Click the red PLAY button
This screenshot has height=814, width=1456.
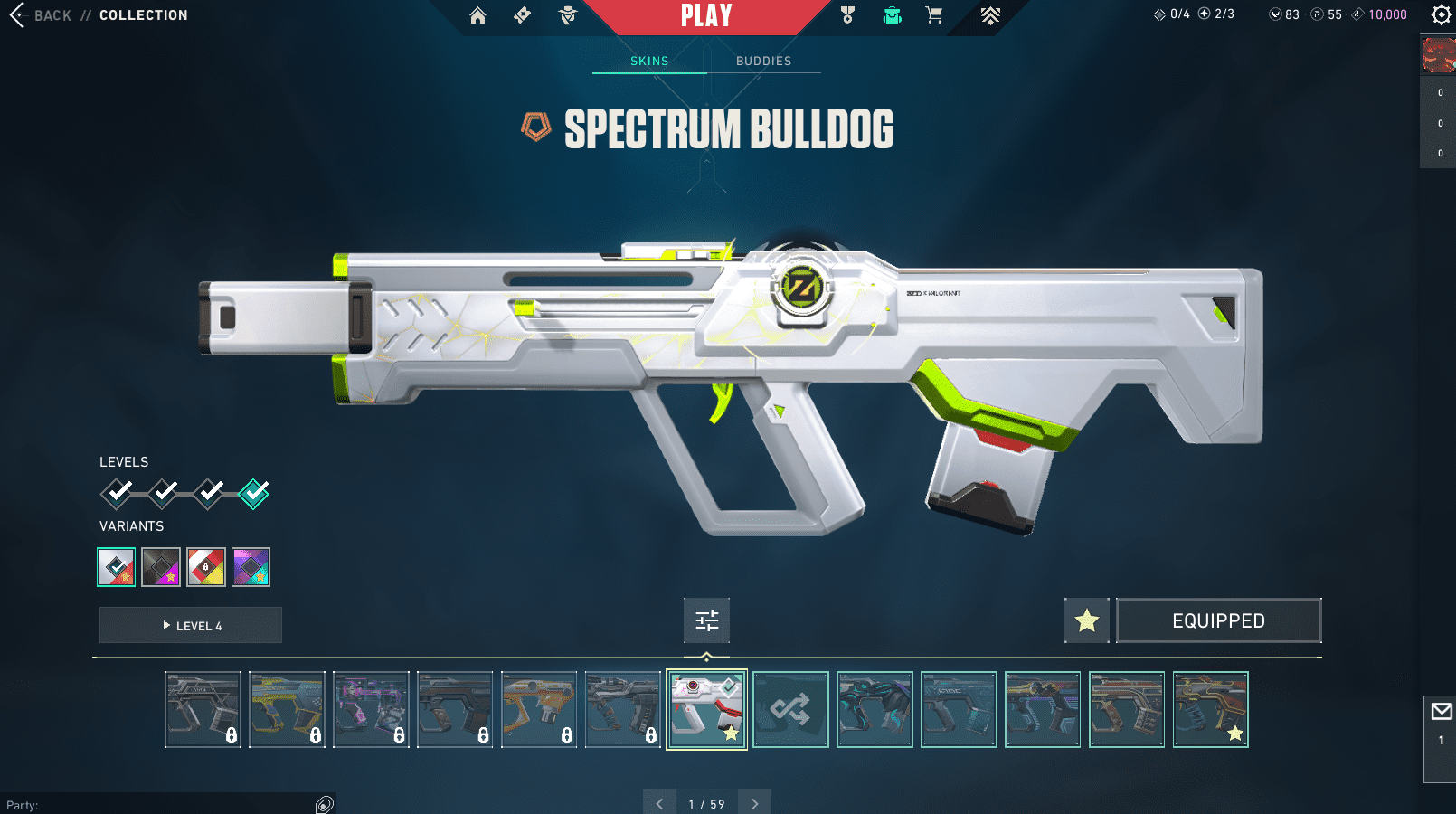706,16
